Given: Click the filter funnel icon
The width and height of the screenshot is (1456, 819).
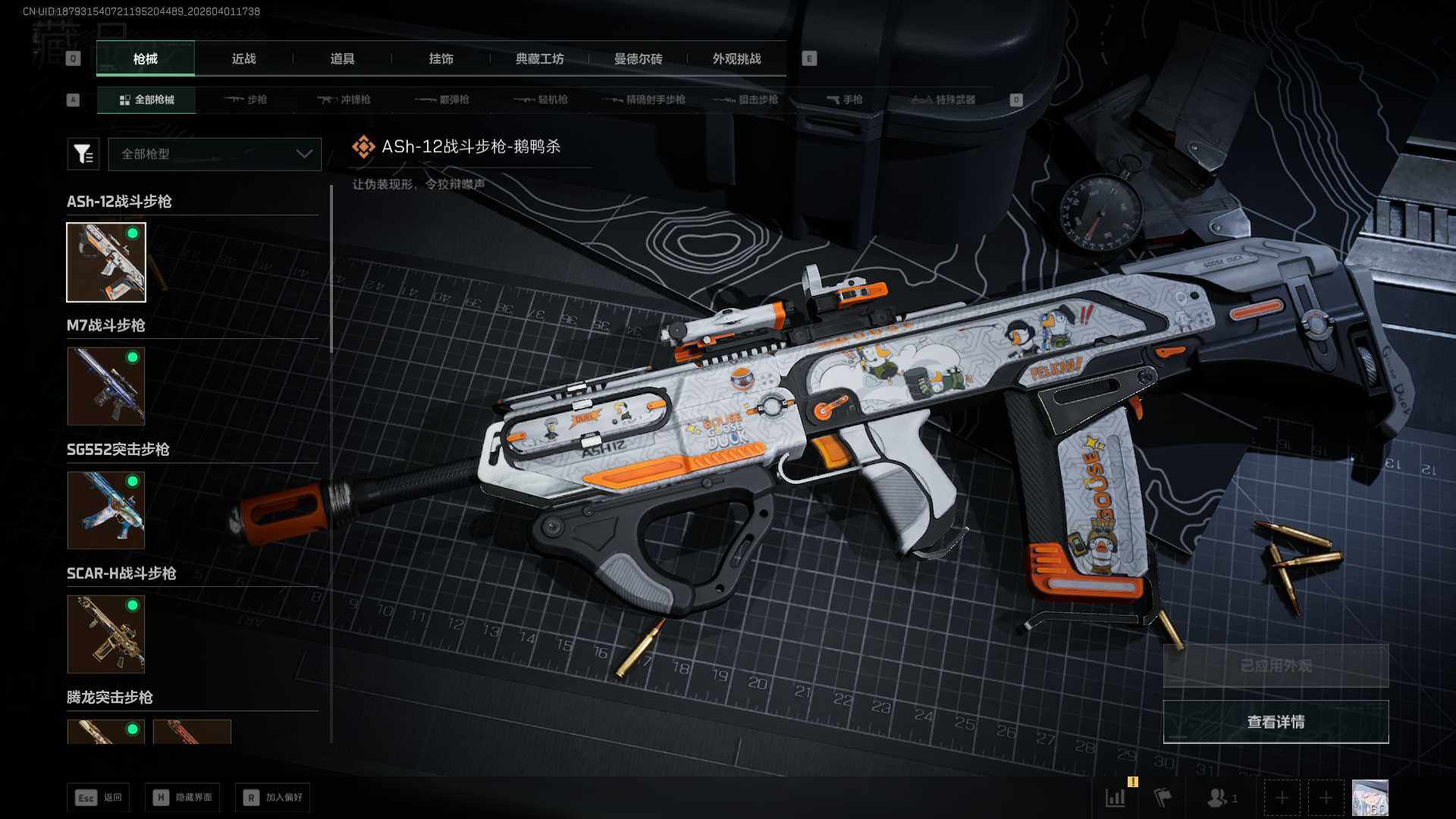Looking at the screenshot, I should pos(83,154).
